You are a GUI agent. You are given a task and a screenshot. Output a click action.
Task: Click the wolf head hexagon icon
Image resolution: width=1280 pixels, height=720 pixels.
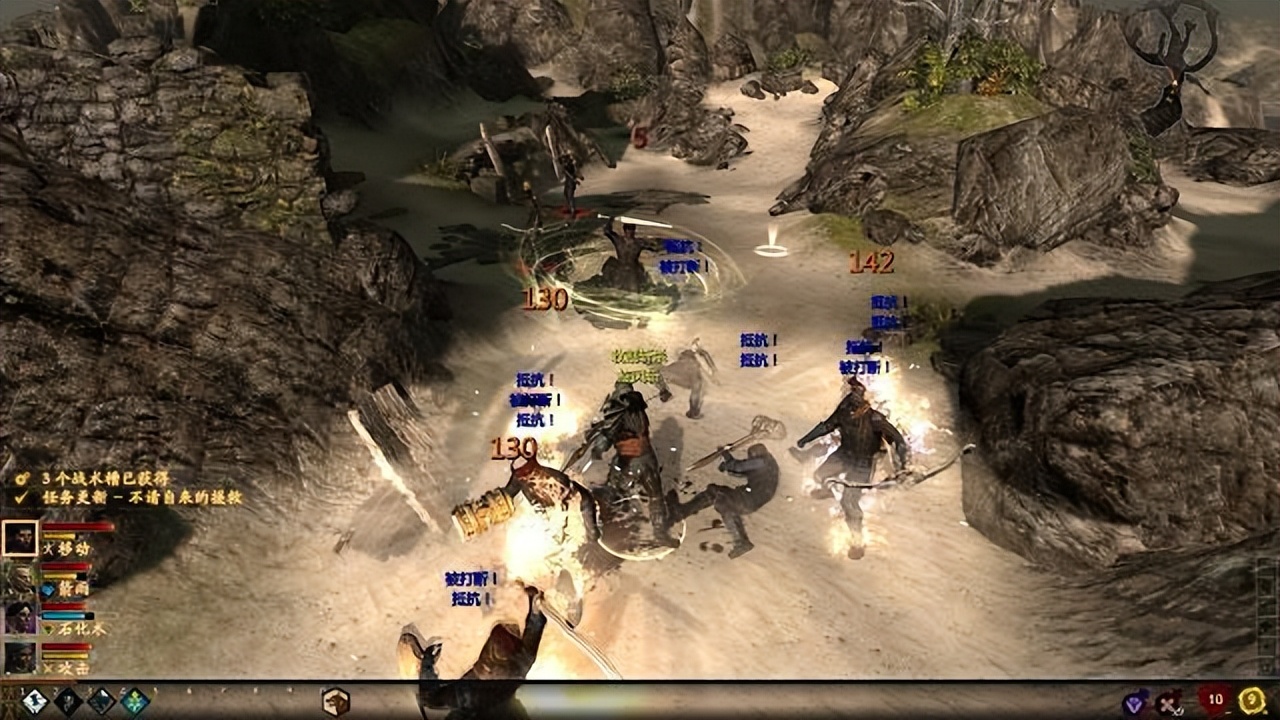point(336,702)
